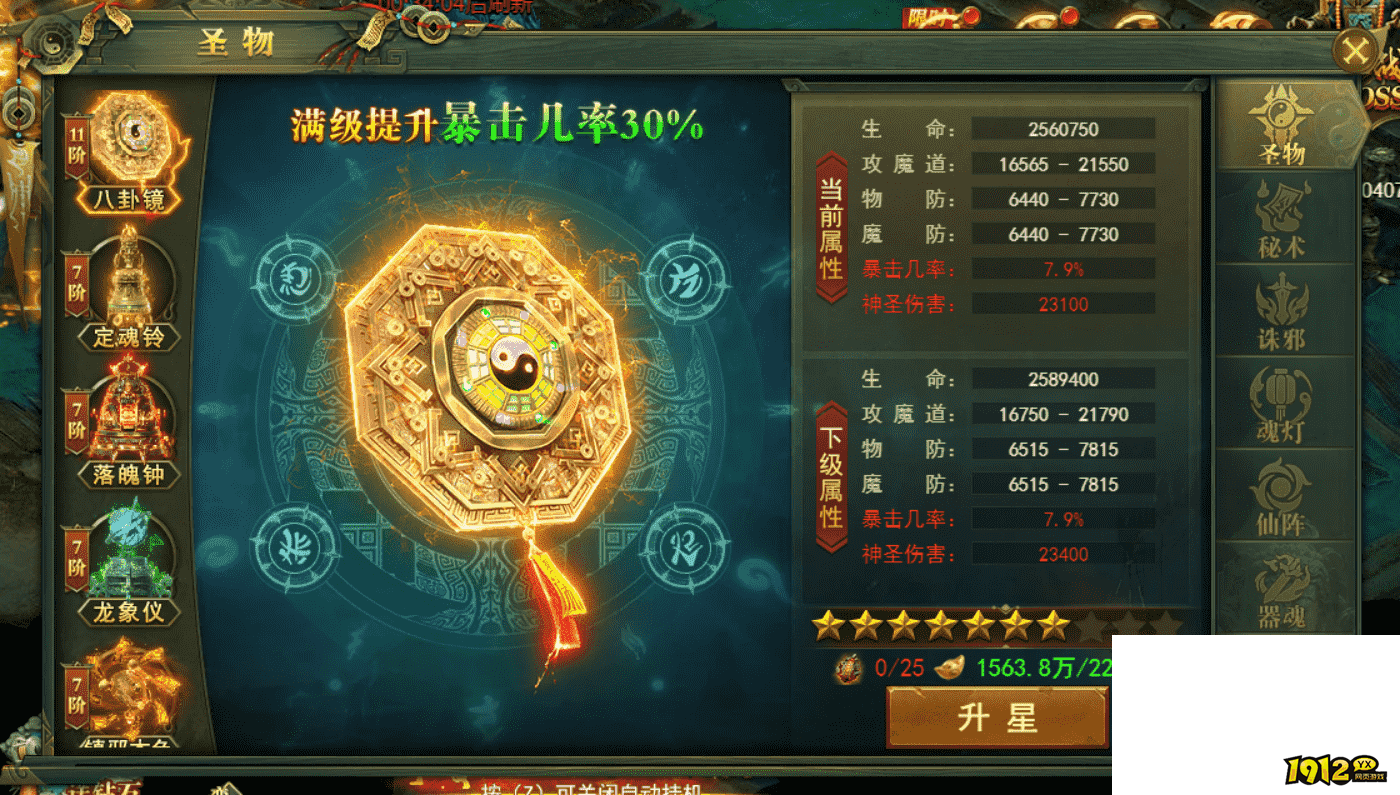Viewport: 1400px width, 795px height.
Task: Click the coin icon next to 0/25
Action: 848,665
